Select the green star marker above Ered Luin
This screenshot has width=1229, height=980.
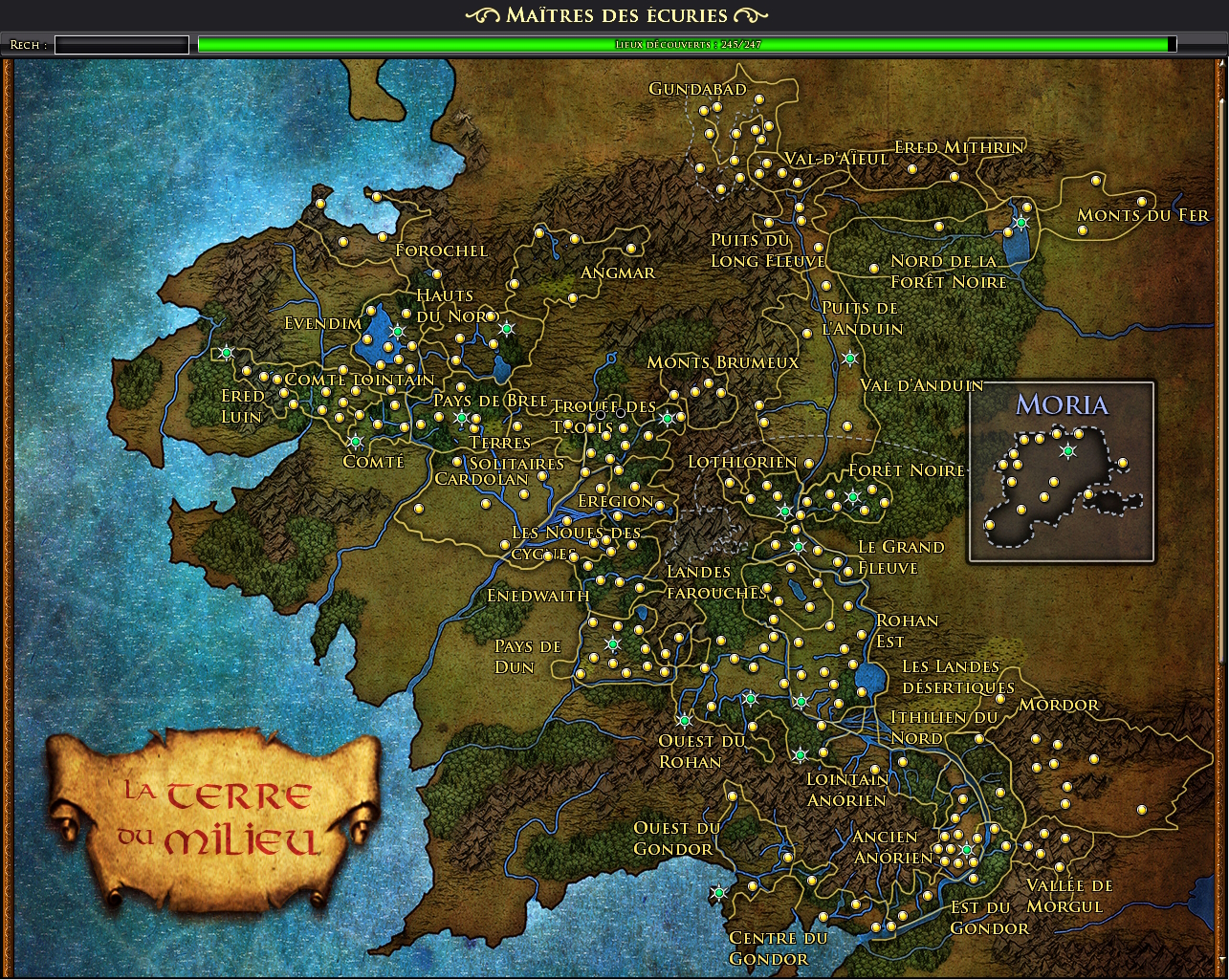(227, 353)
